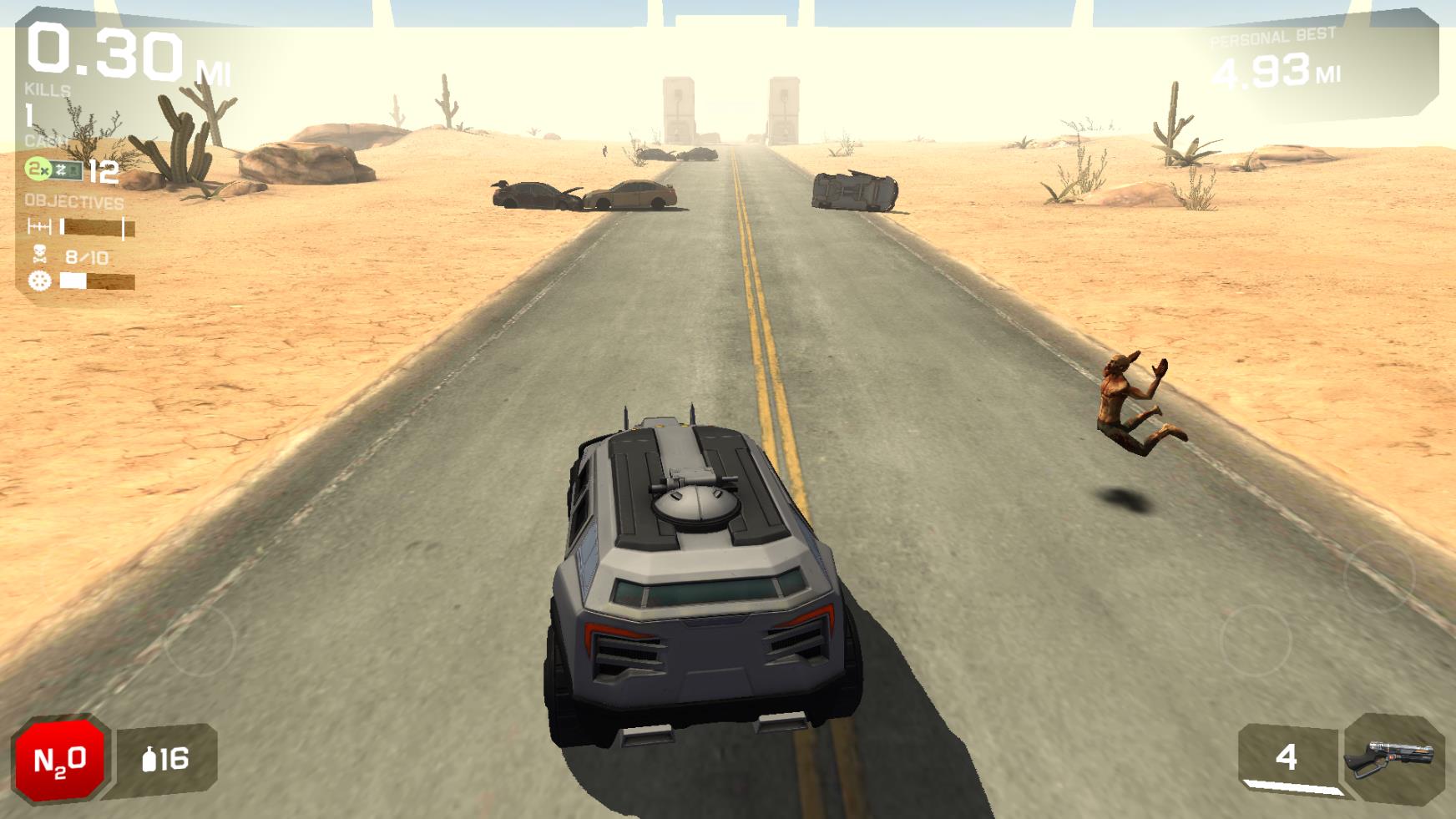Expand the OBJECTIVES panel
The height and width of the screenshot is (819, 1456).
pyautogui.click(x=73, y=200)
